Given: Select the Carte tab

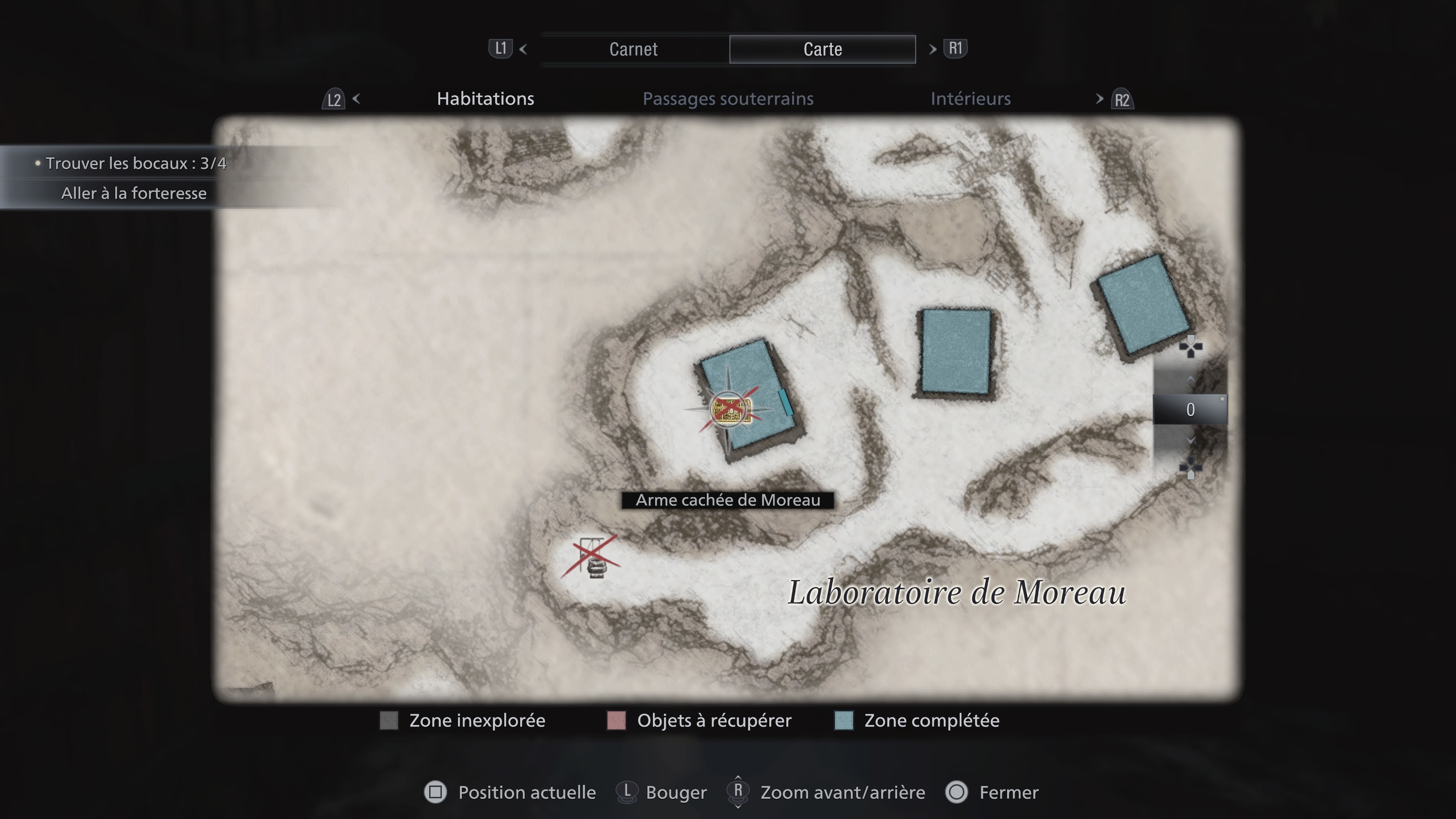Looking at the screenshot, I should point(822,49).
